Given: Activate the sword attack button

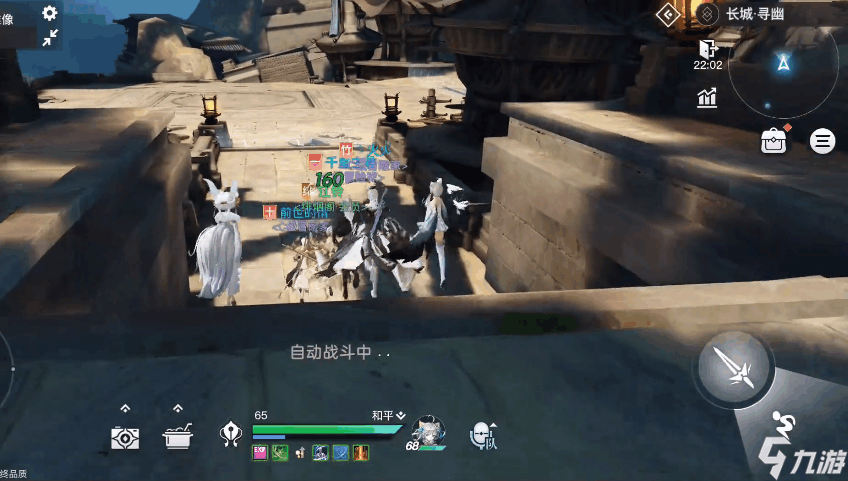Looking at the screenshot, I should pyautogui.click(x=735, y=368).
